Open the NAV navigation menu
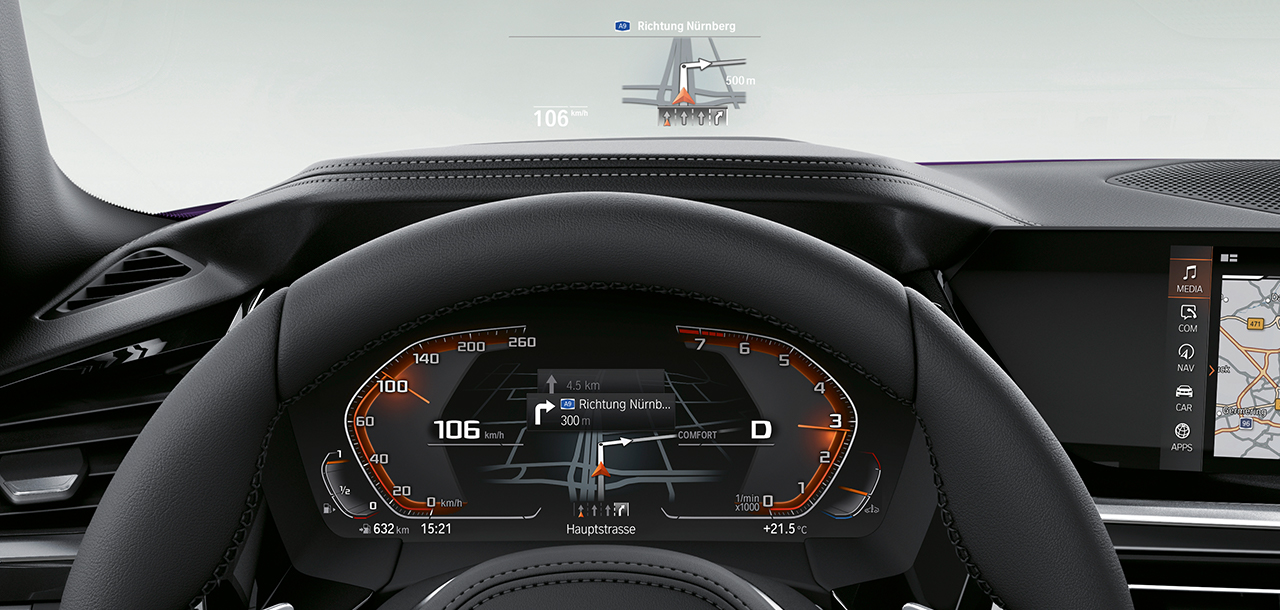1280x610 pixels. [x=1186, y=358]
